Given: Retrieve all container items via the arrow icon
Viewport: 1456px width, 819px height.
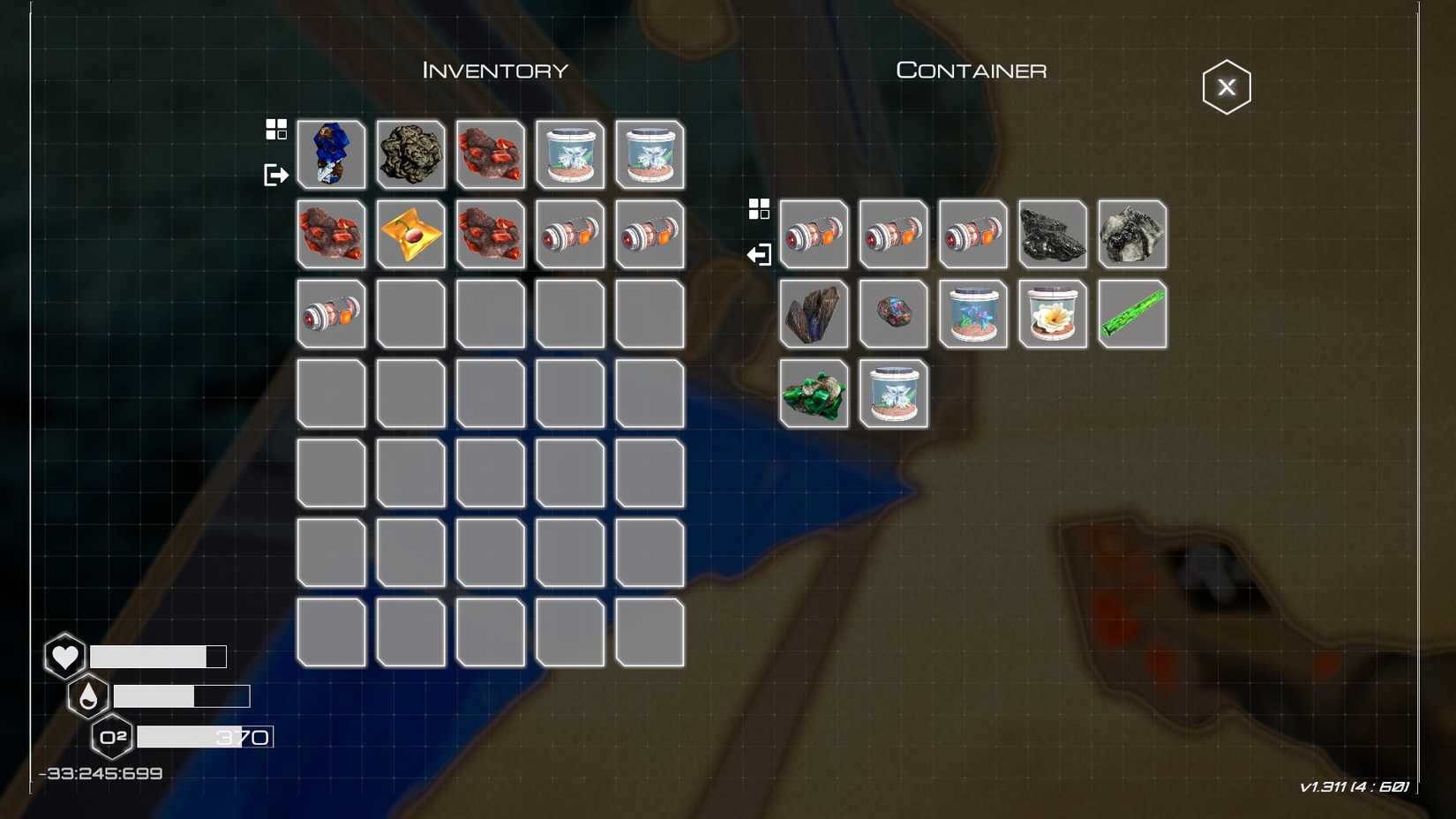Looking at the screenshot, I should (759, 254).
